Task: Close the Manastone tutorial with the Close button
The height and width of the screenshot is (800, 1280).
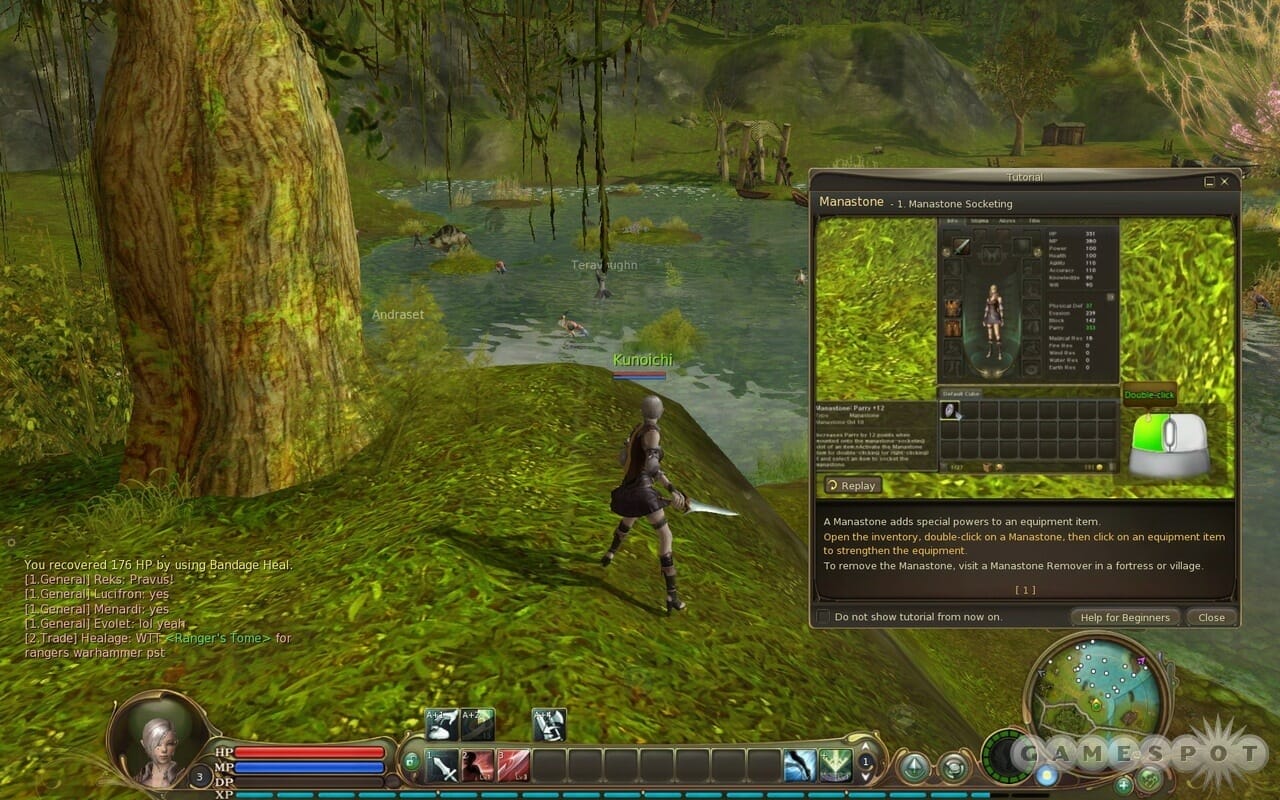Action: [1211, 617]
